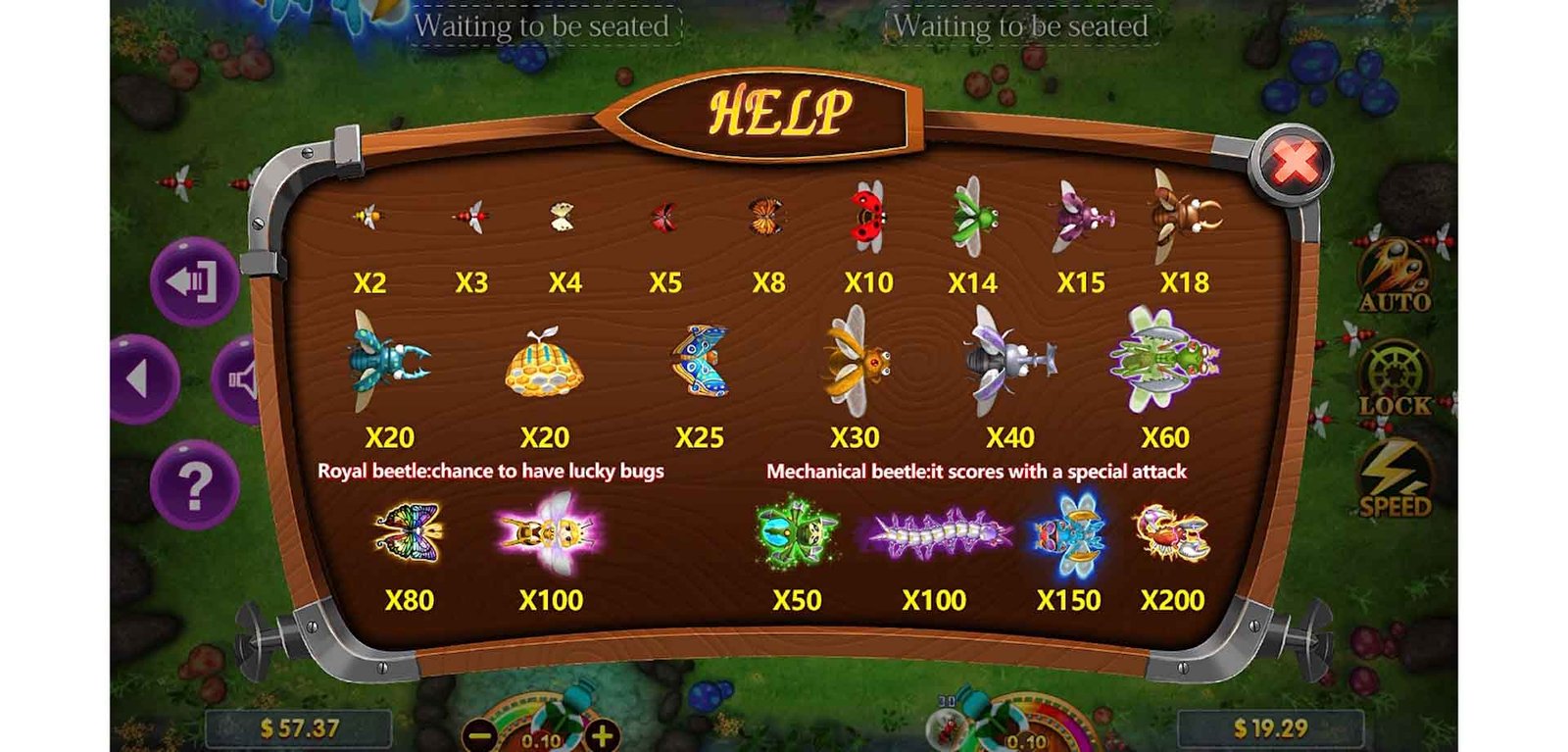Close the Help panel with the red X
The image size is (1568, 752).
point(1294,164)
